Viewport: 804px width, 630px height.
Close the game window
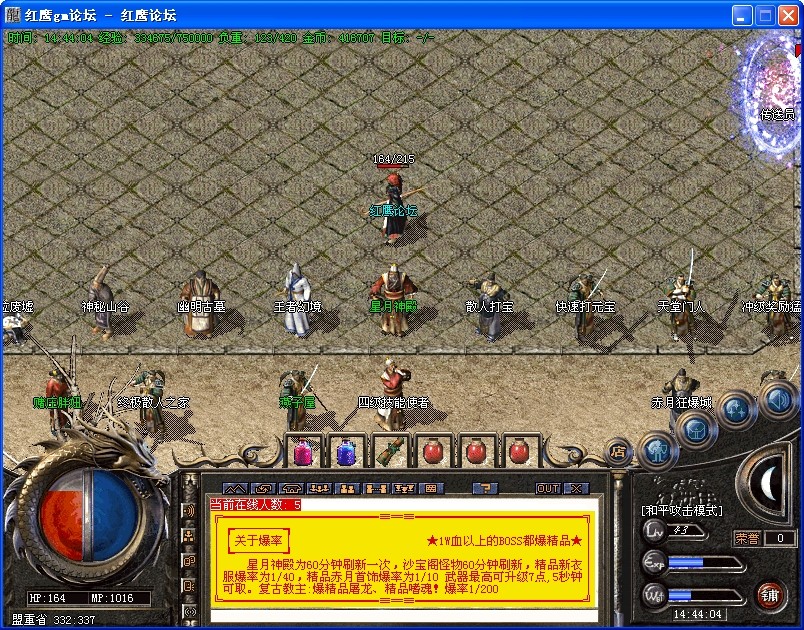(x=787, y=15)
